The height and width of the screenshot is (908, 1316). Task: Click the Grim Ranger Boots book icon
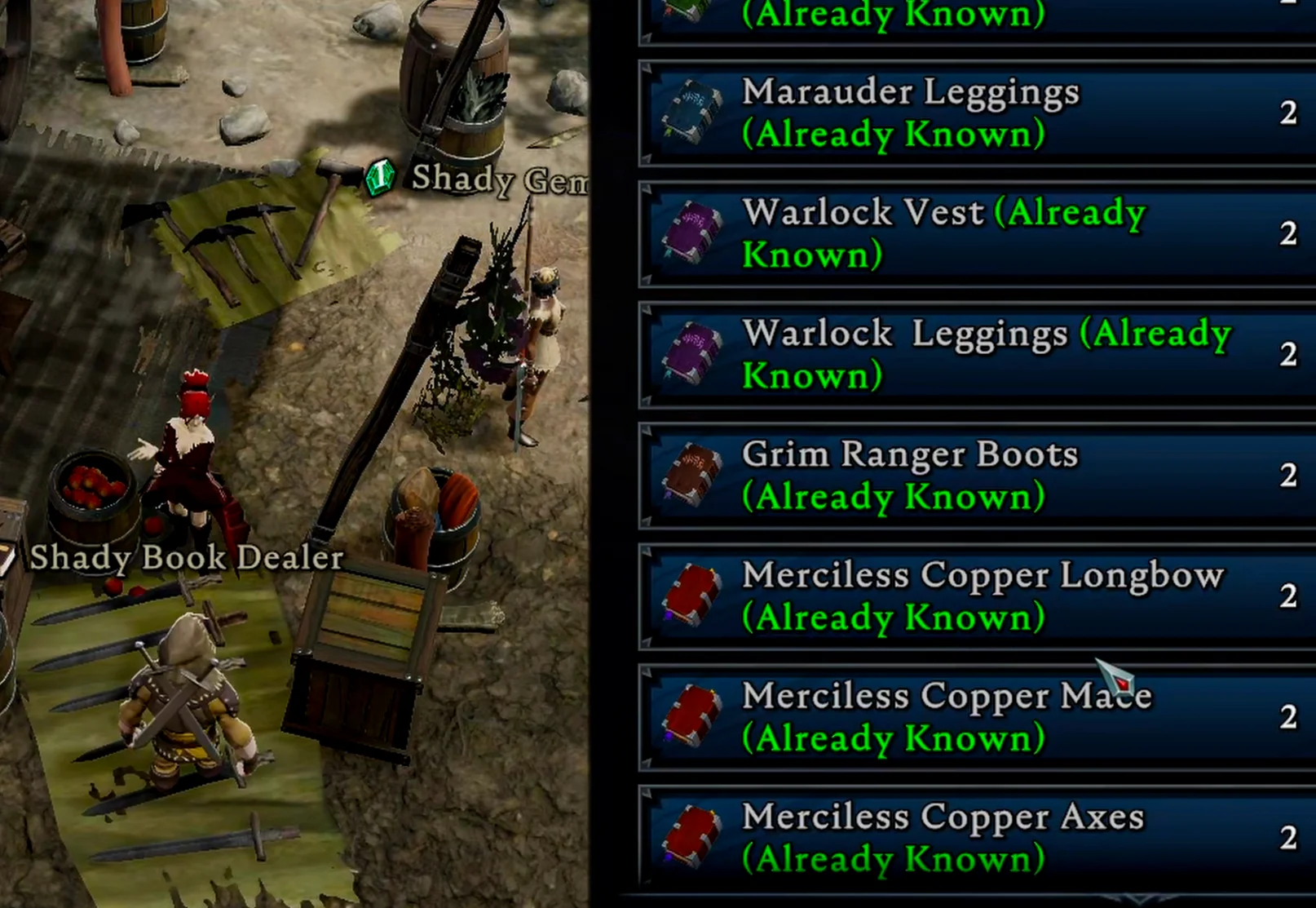click(692, 473)
